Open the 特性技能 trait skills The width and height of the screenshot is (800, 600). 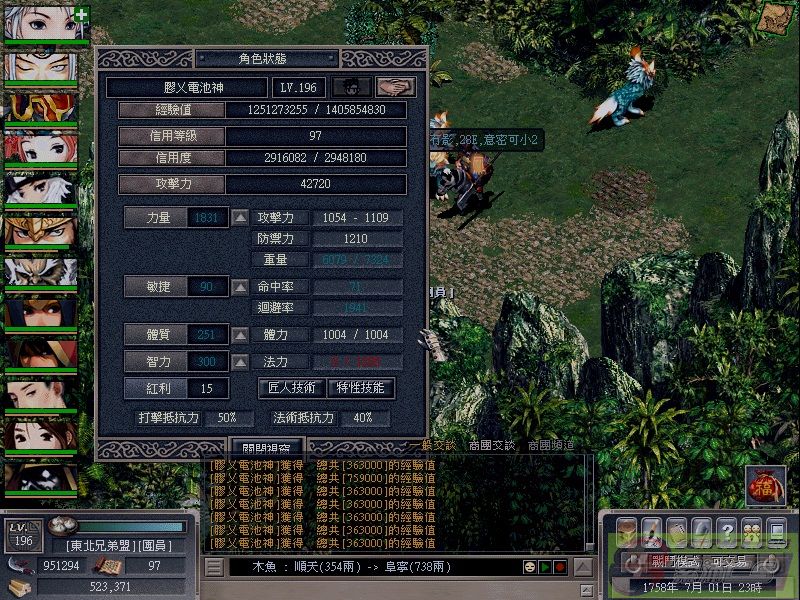361,388
